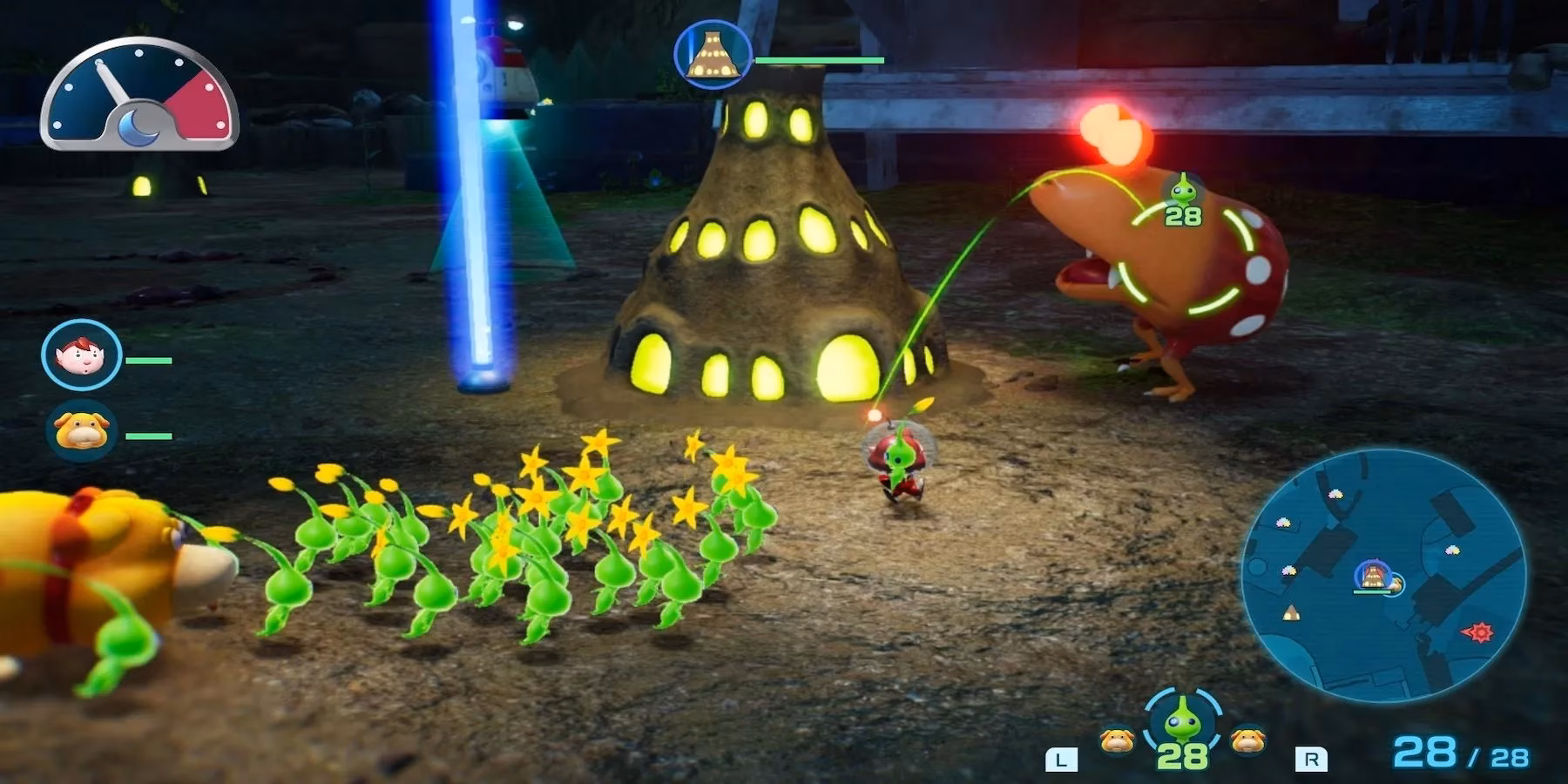The image size is (1568, 784).
Task: Click a pink flower marker on the minimap
Action: (x=1335, y=495)
